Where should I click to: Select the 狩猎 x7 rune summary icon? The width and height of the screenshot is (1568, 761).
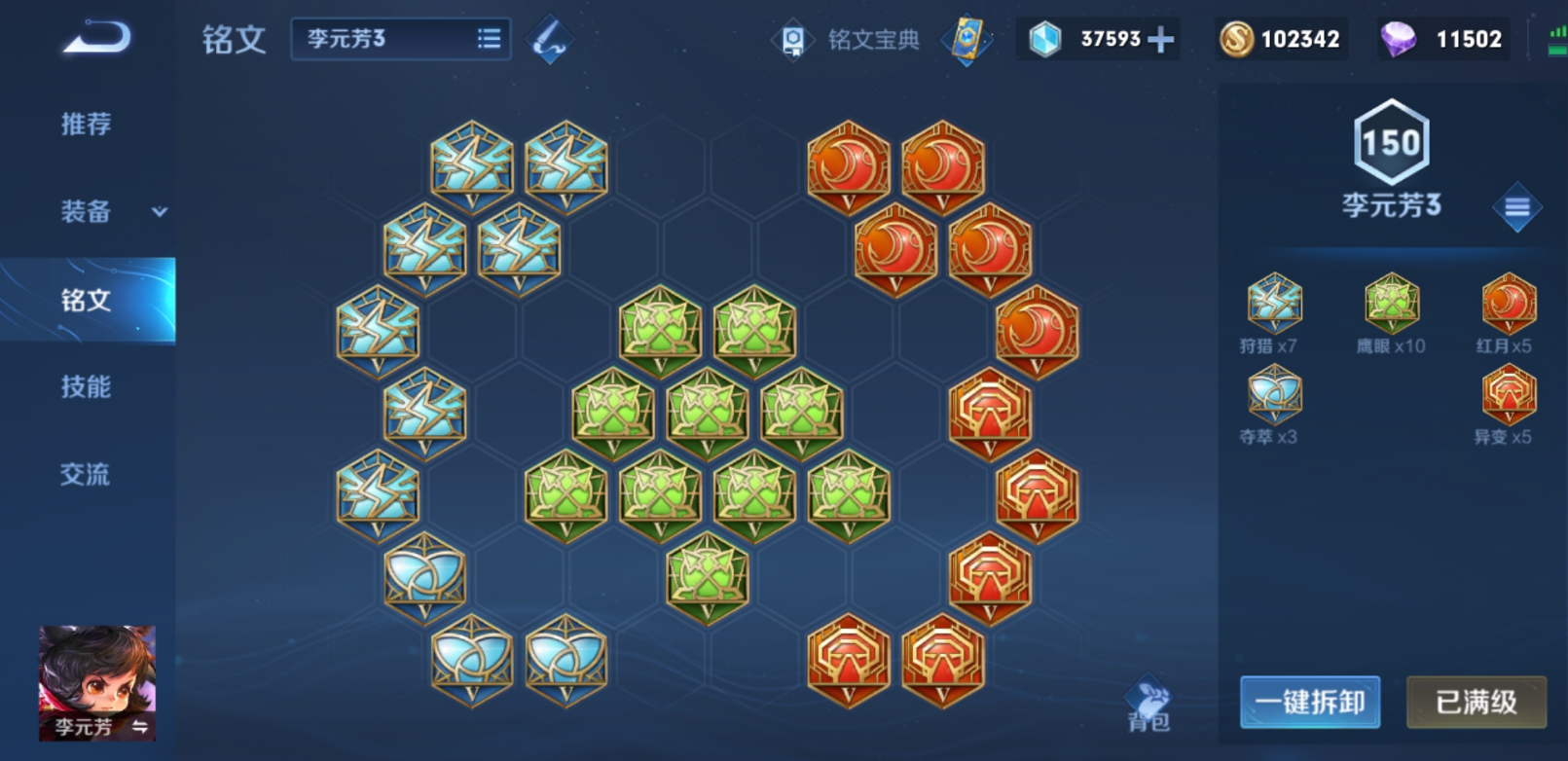click(x=1274, y=303)
